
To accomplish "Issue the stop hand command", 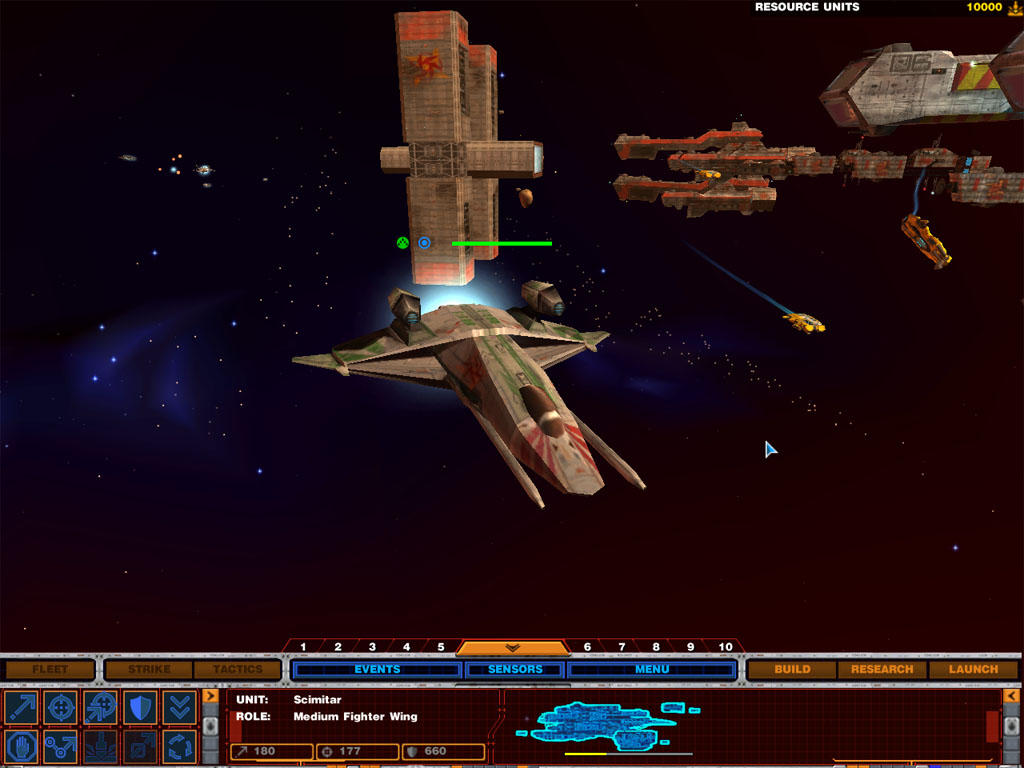I will point(21,746).
